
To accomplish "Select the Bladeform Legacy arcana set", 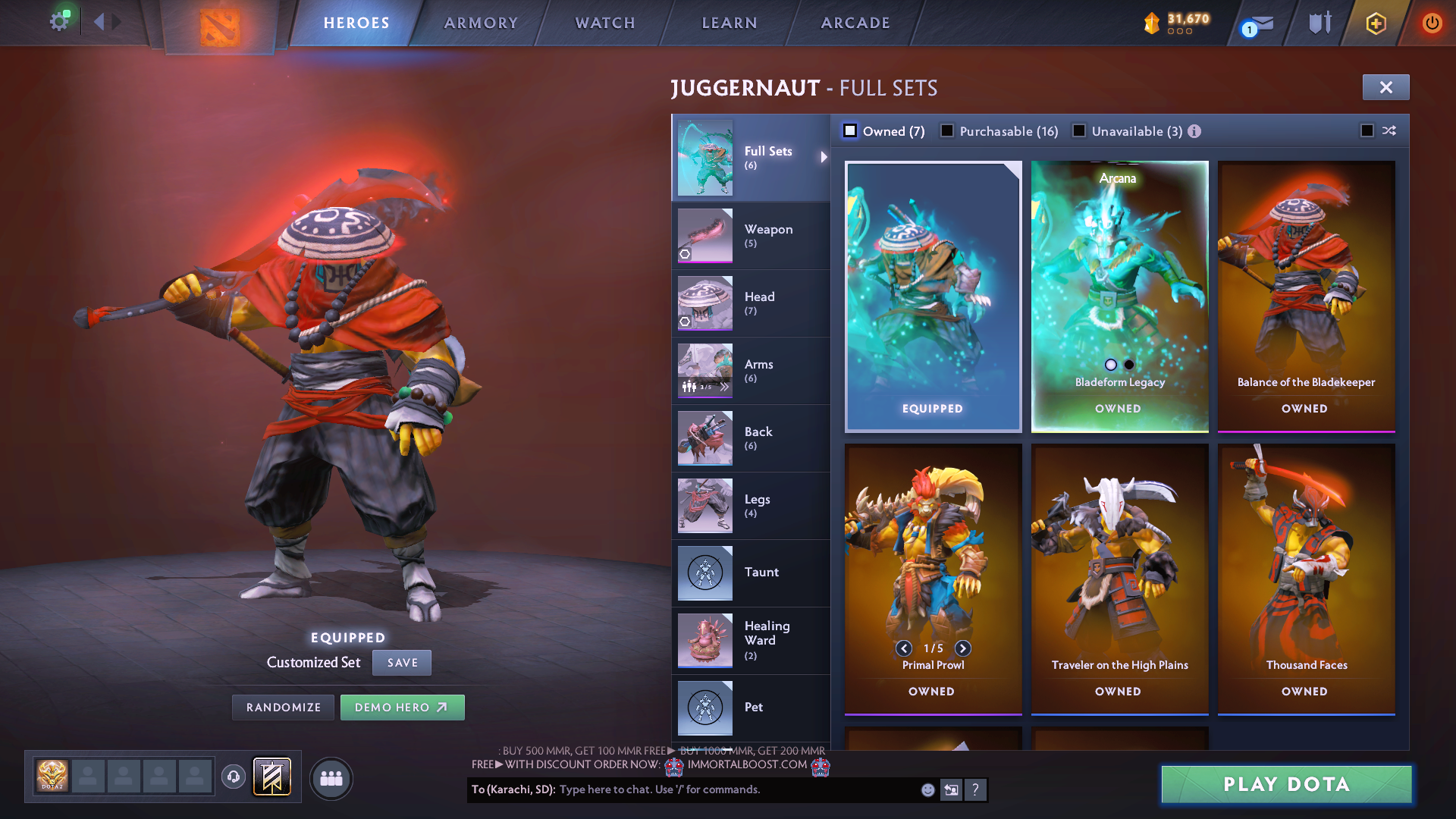I will (1119, 296).
